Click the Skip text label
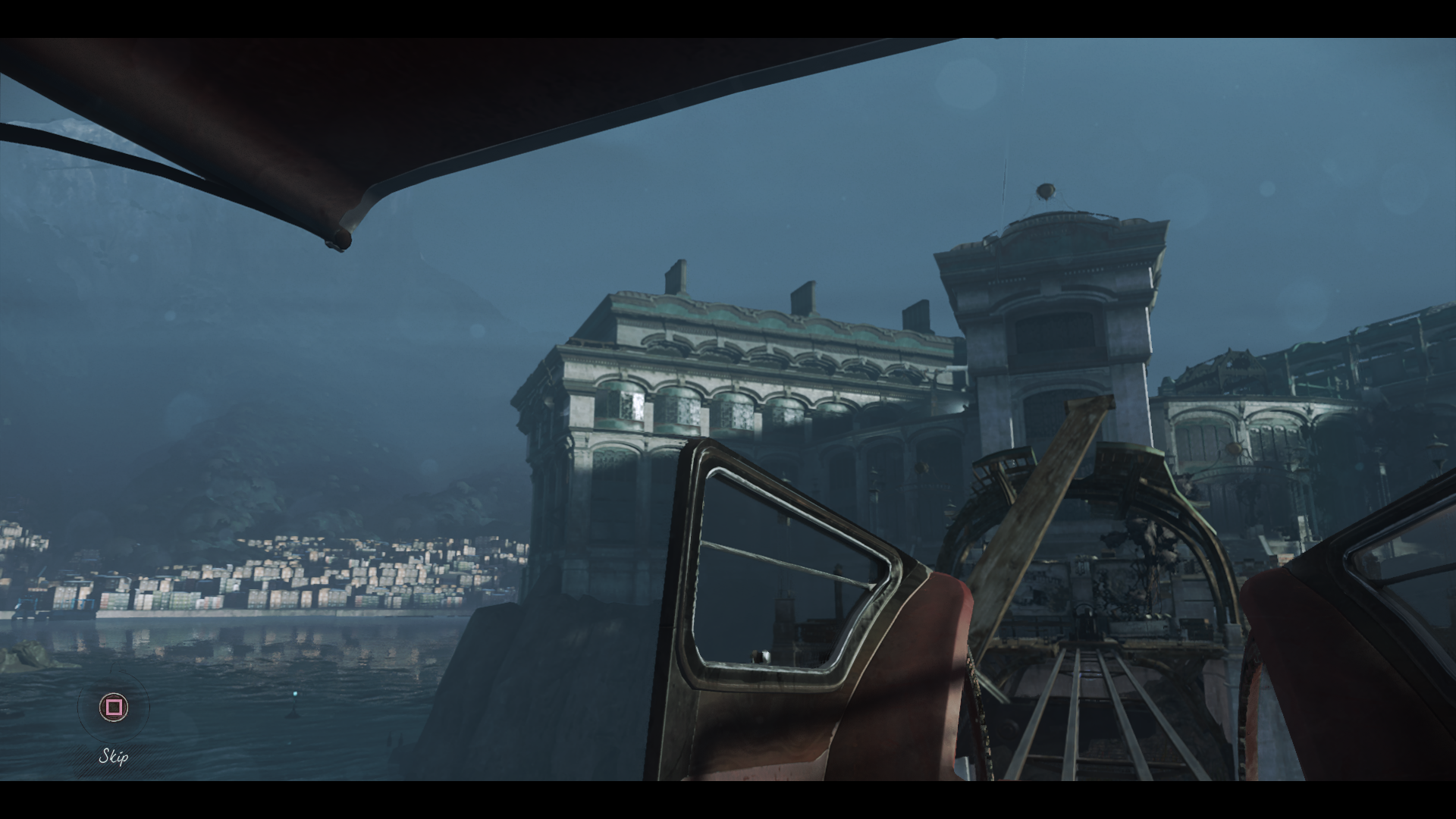Screen dimensions: 1456x819 tap(112, 757)
